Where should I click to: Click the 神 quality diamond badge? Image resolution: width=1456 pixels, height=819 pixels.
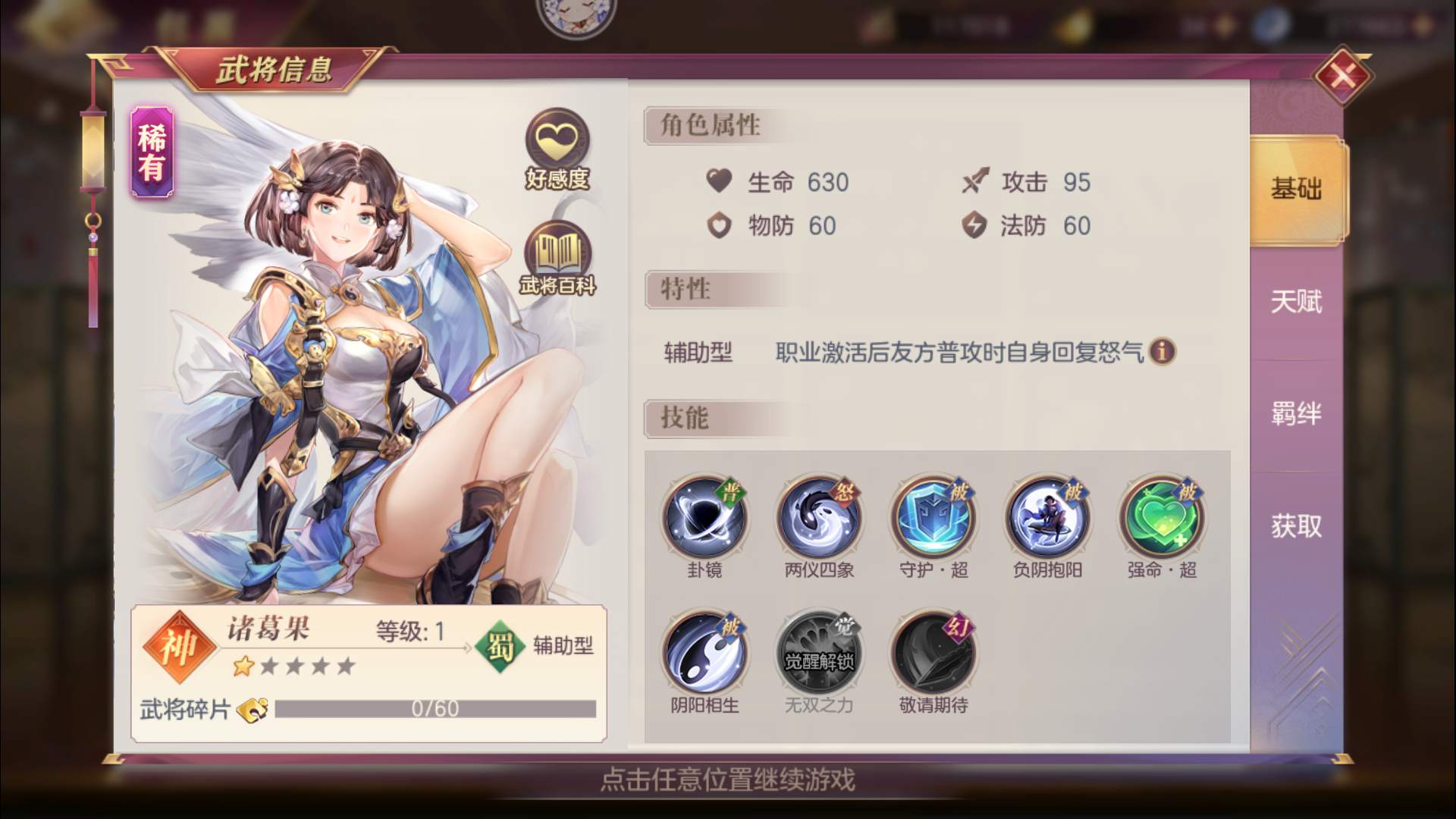[x=178, y=648]
